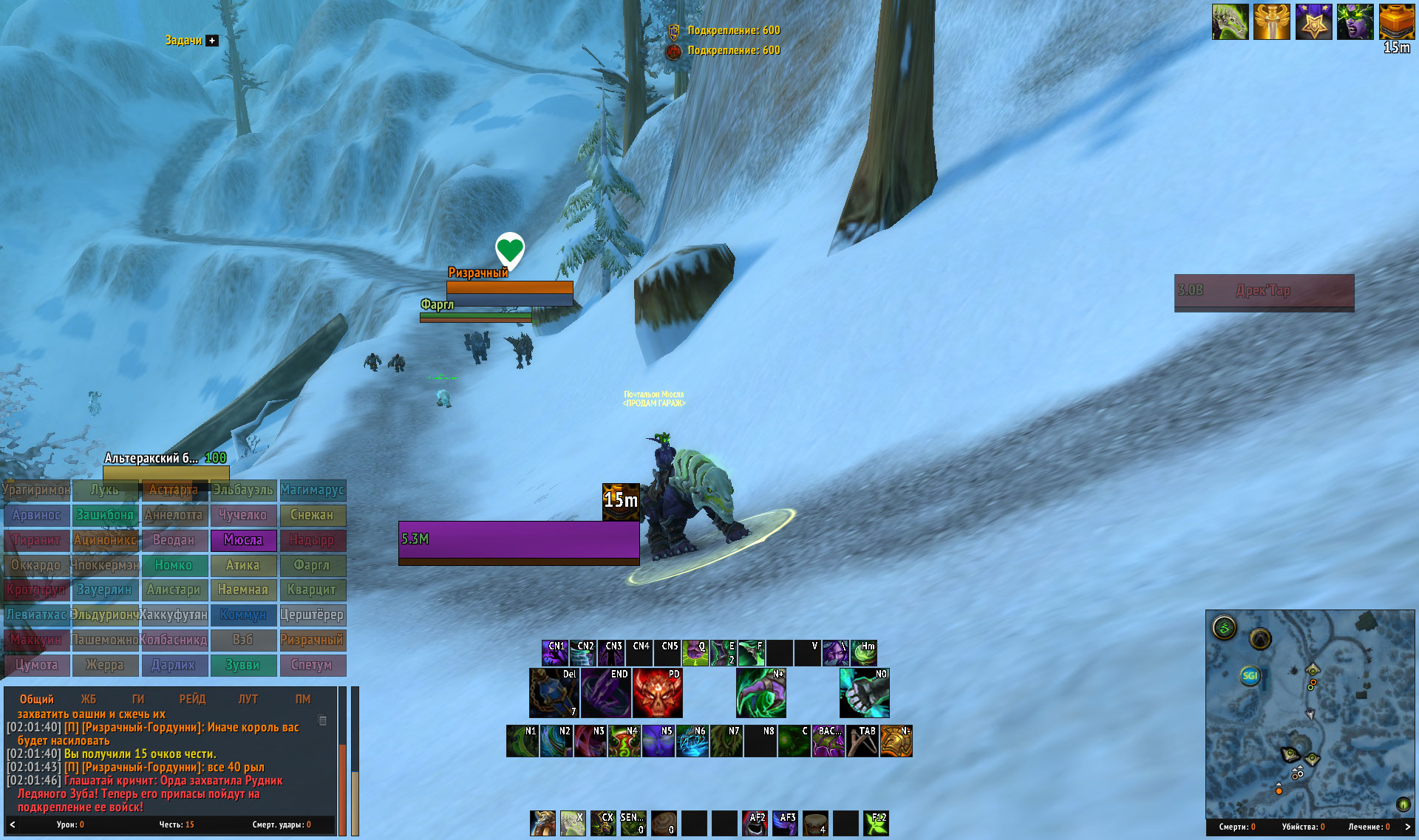
Task: Activate the green claw ability marked N+
Action: click(x=760, y=693)
